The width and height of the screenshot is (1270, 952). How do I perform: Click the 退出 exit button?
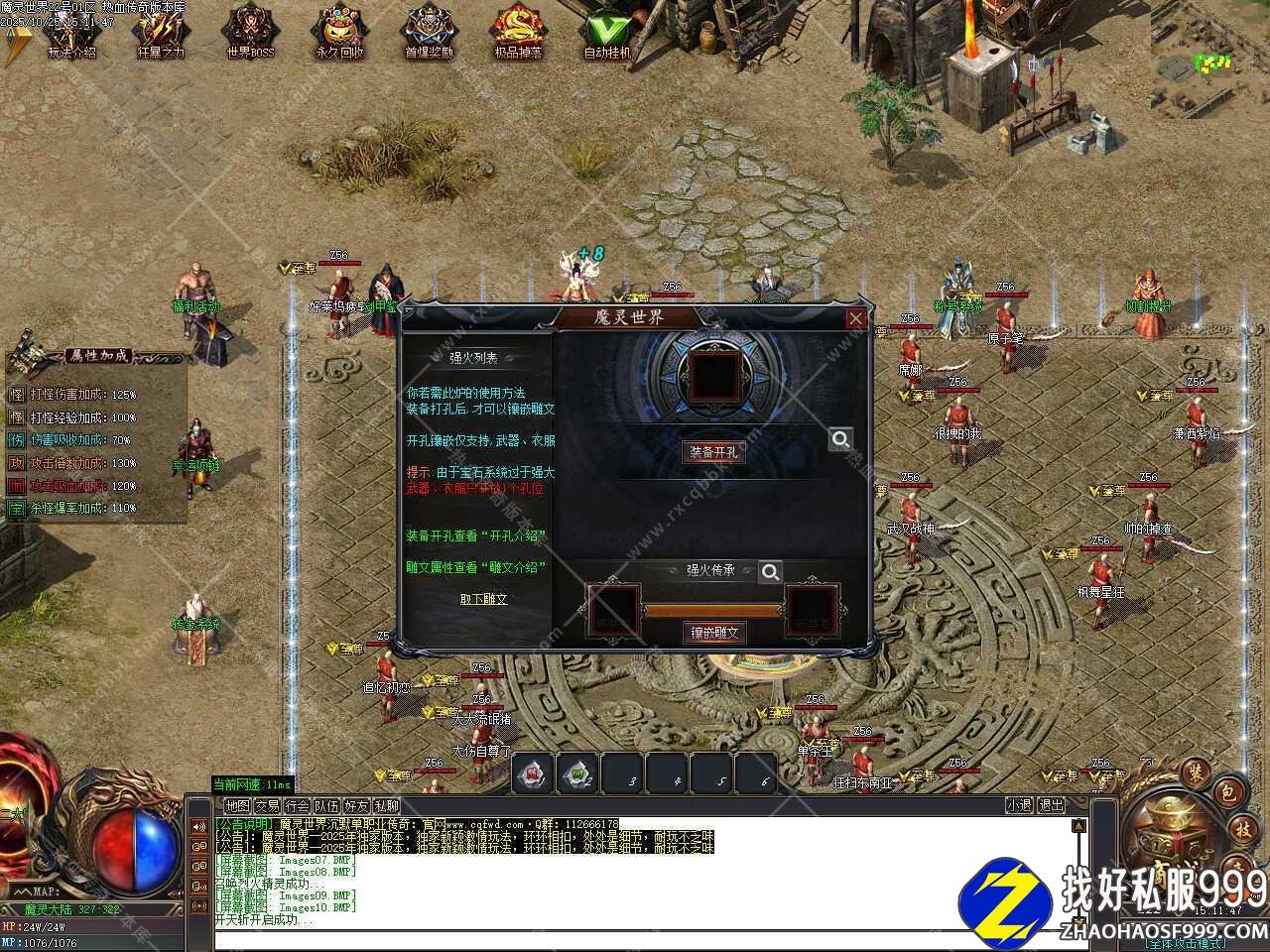(1051, 805)
